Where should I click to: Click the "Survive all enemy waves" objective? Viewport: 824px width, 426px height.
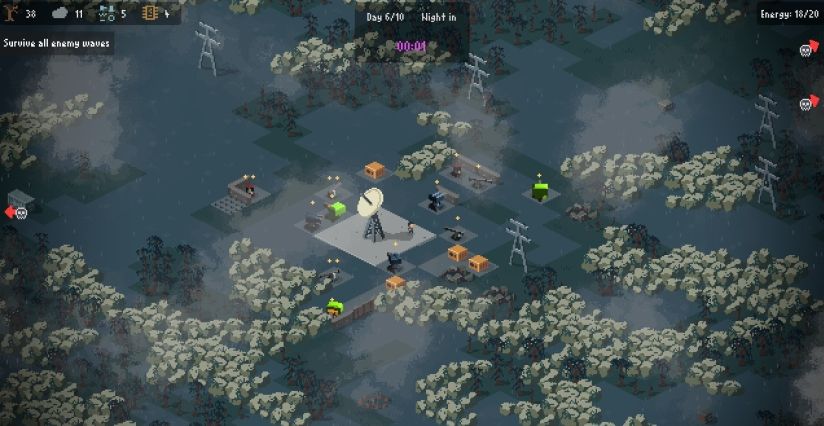[x=56, y=44]
